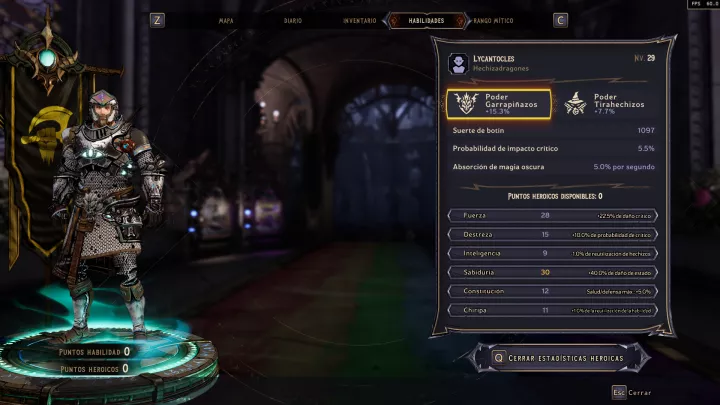Open the Inventario tab

click(359, 19)
